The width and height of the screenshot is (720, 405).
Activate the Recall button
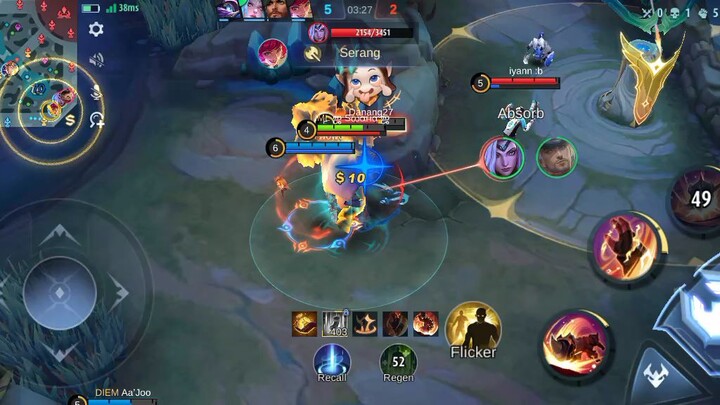click(x=332, y=362)
